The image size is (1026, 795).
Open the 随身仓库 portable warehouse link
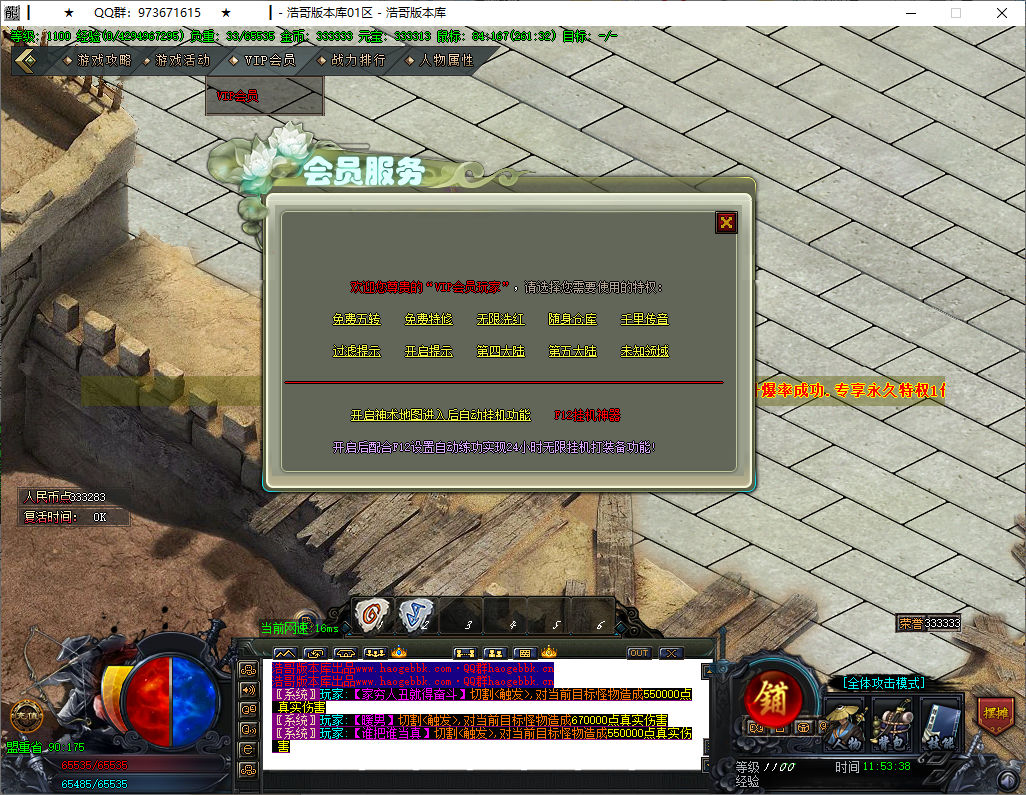[572, 319]
